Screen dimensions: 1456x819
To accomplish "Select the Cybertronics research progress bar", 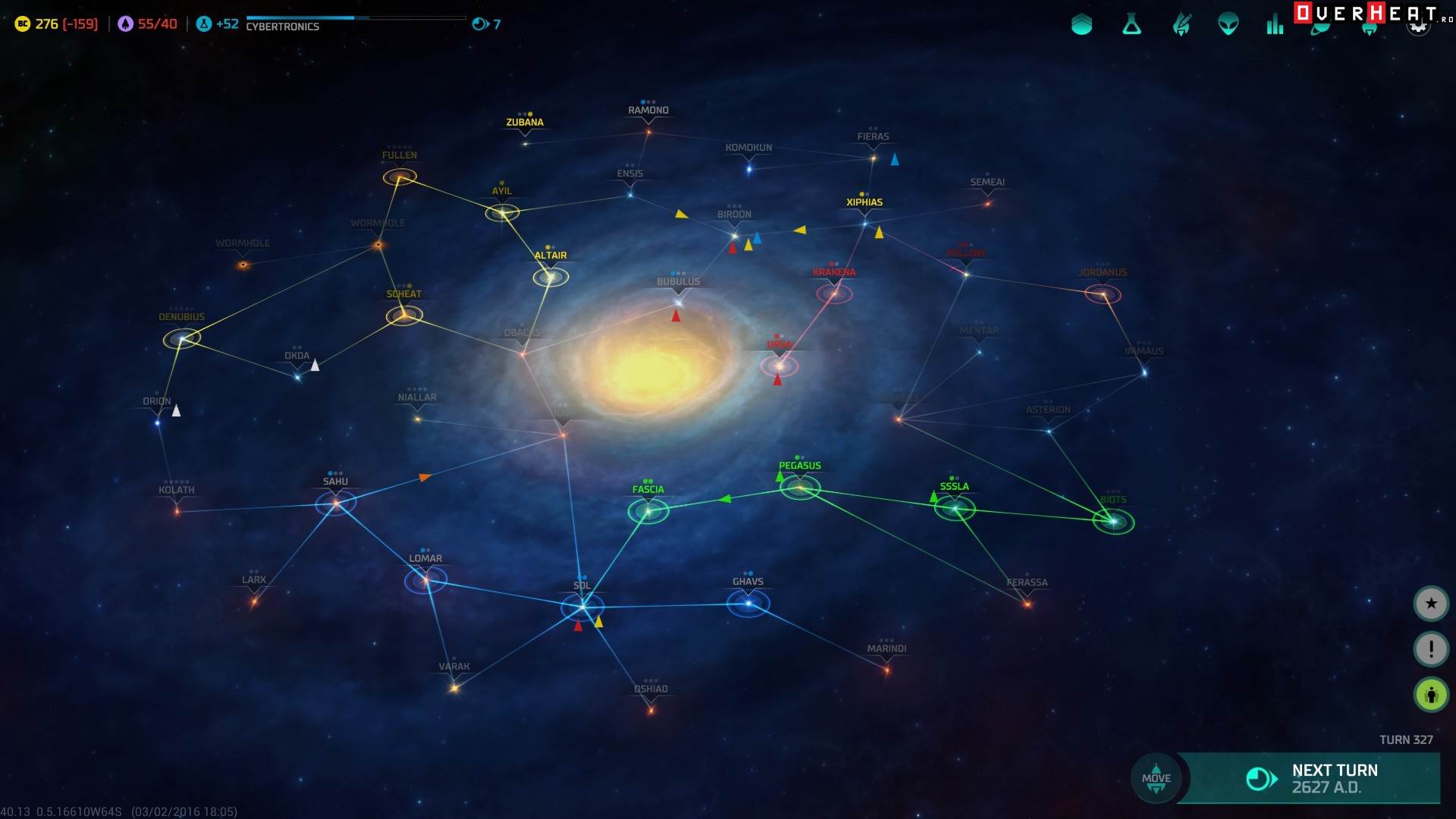I will pyautogui.click(x=356, y=18).
